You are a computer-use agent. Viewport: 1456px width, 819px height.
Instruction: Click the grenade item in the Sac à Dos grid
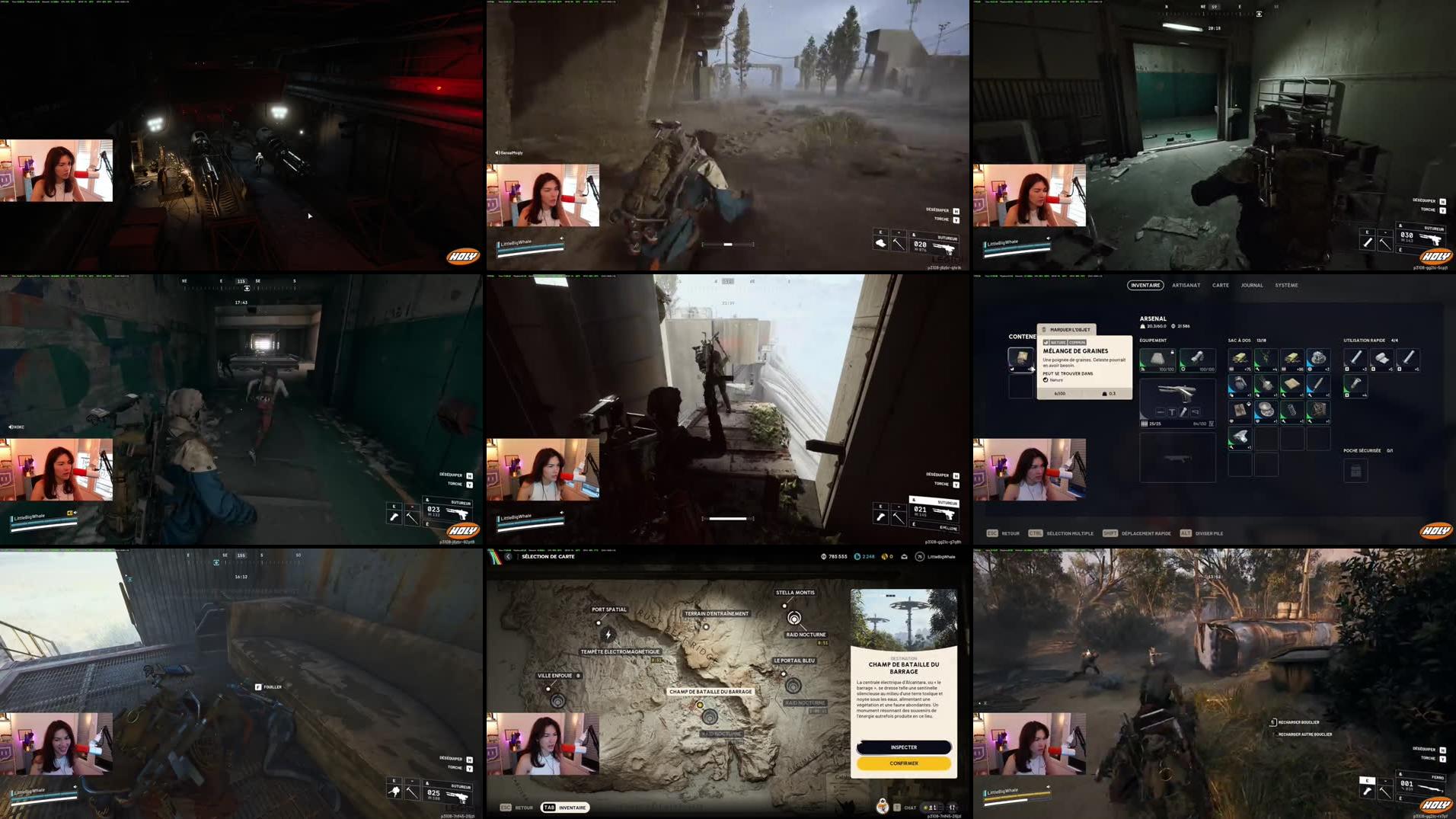click(1240, 383)
